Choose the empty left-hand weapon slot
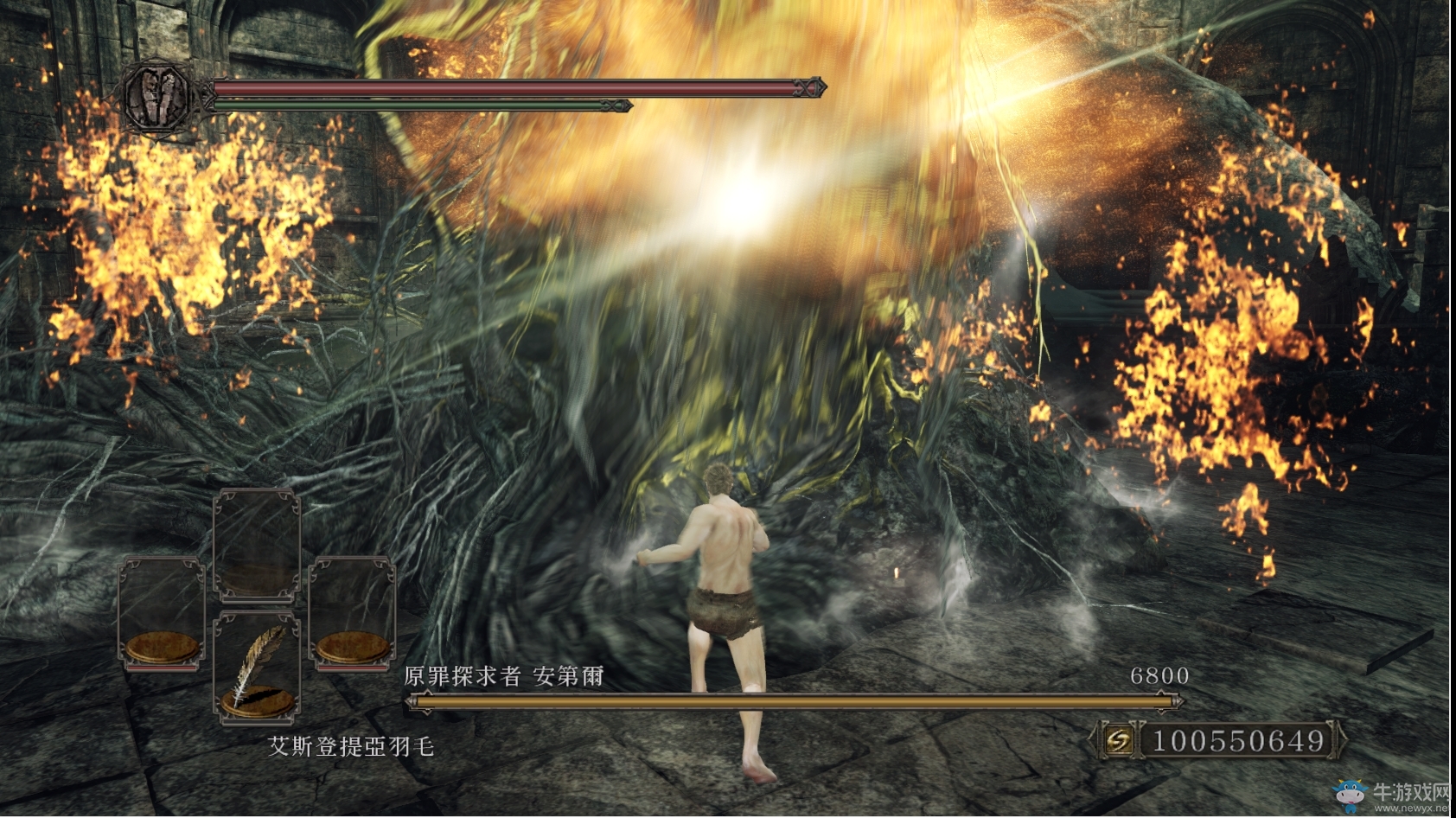Viewport: 1456px width, 818px height. pos(162,612)
